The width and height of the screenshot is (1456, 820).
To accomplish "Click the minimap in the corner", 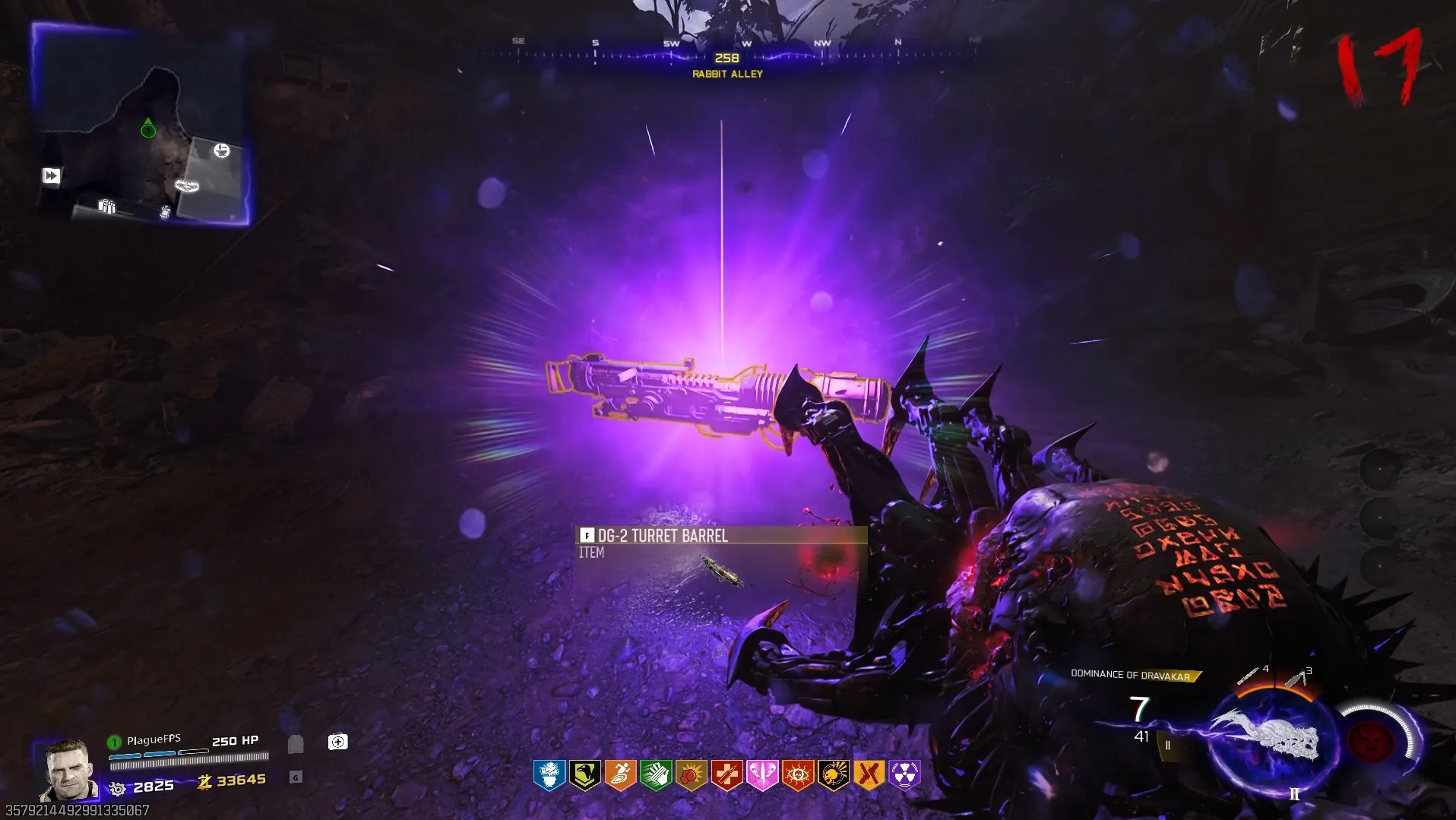I will click(x=141, y=125).
